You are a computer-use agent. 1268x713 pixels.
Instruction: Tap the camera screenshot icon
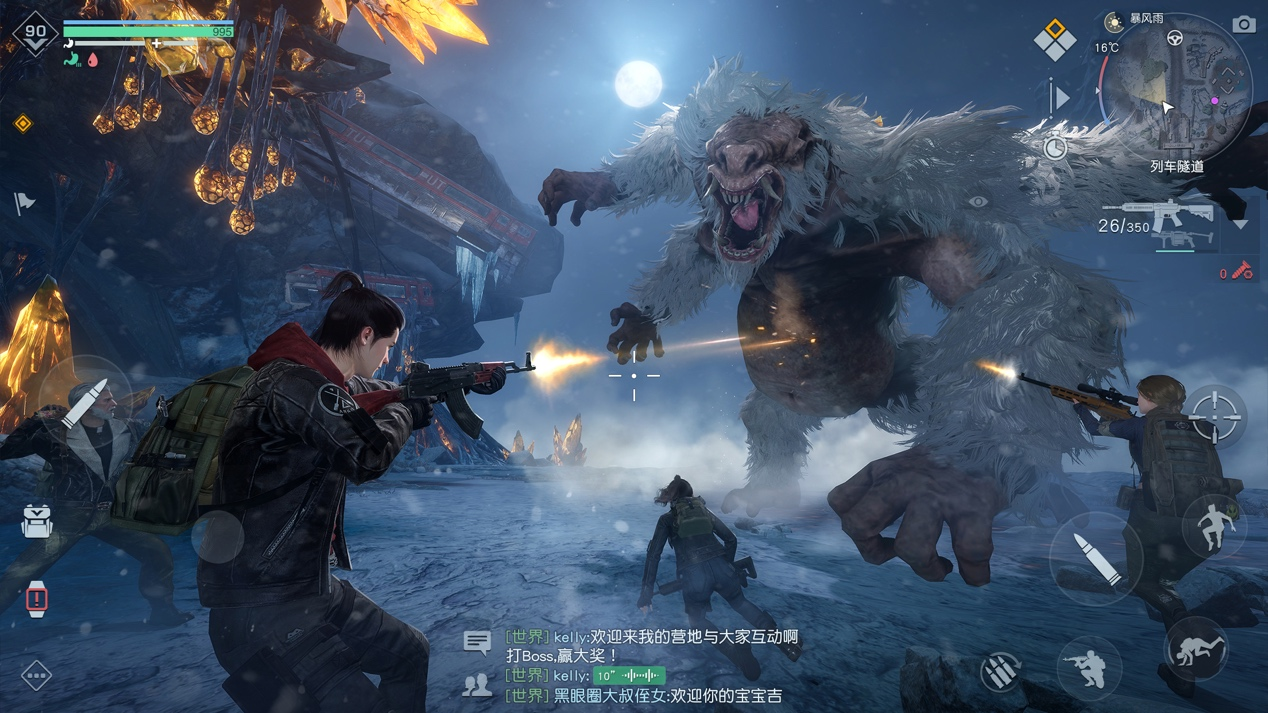point(1243,24)
